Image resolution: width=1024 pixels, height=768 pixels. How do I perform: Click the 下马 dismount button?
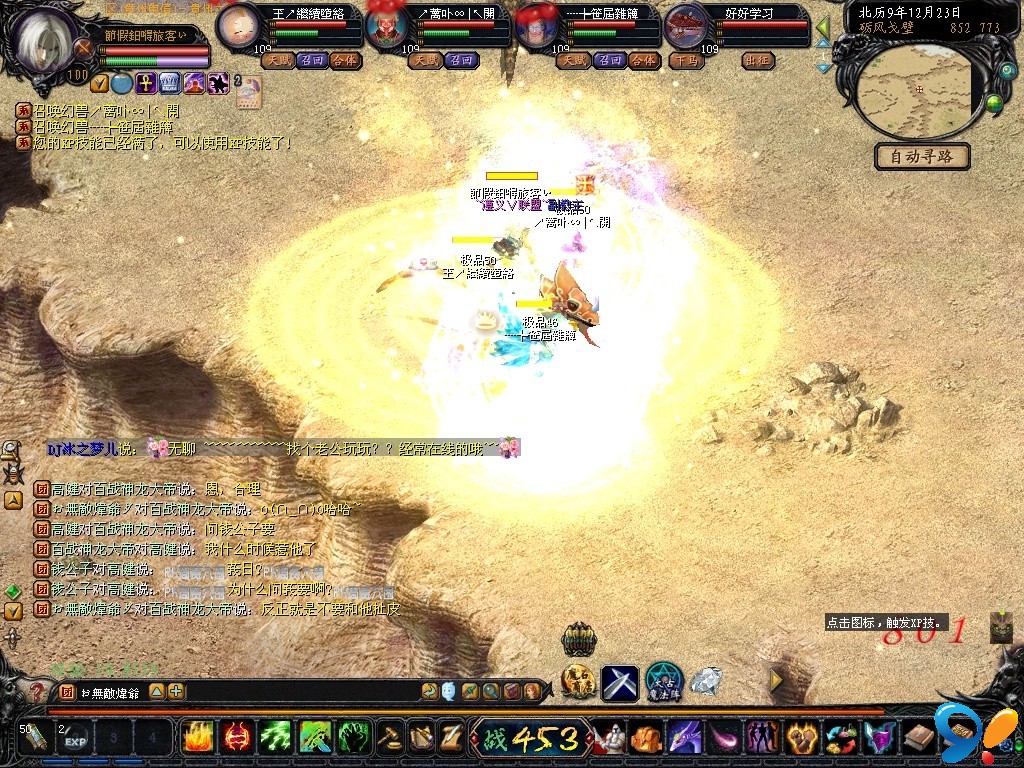[x=685, y=60]
